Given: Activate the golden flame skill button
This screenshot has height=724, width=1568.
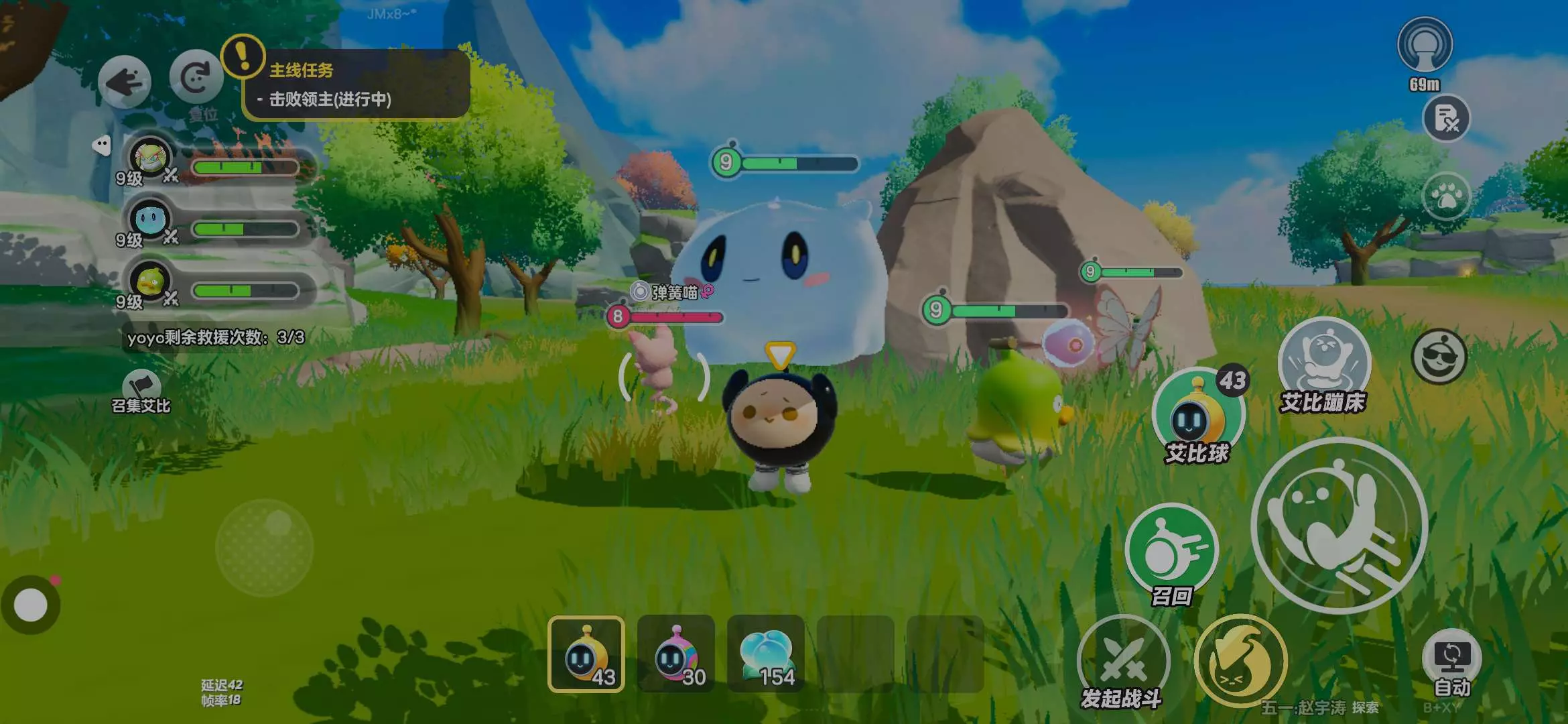Looking at the screenshot, I should pos(1240,661).
